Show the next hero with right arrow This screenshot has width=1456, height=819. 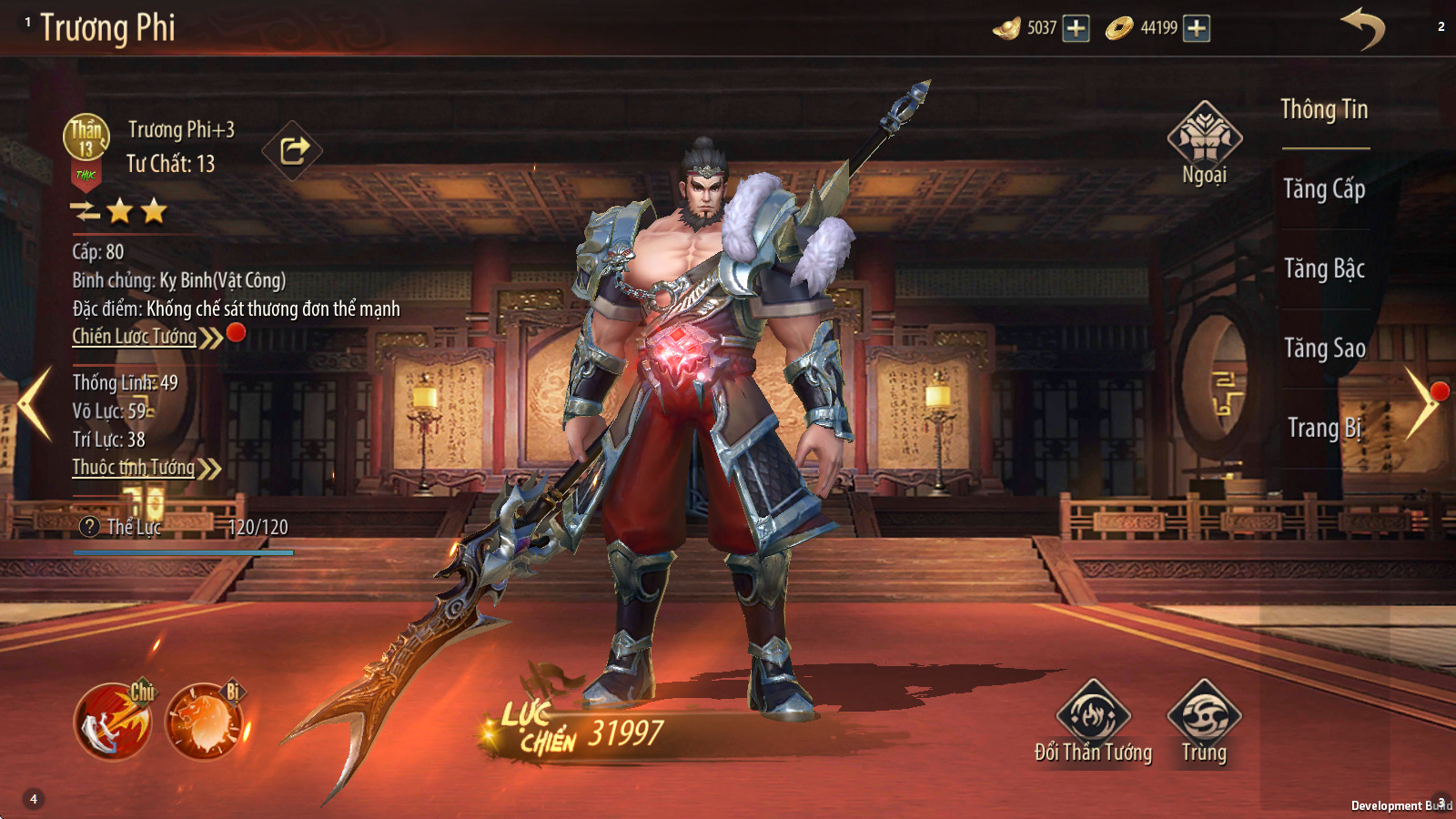click(1421, 403)
